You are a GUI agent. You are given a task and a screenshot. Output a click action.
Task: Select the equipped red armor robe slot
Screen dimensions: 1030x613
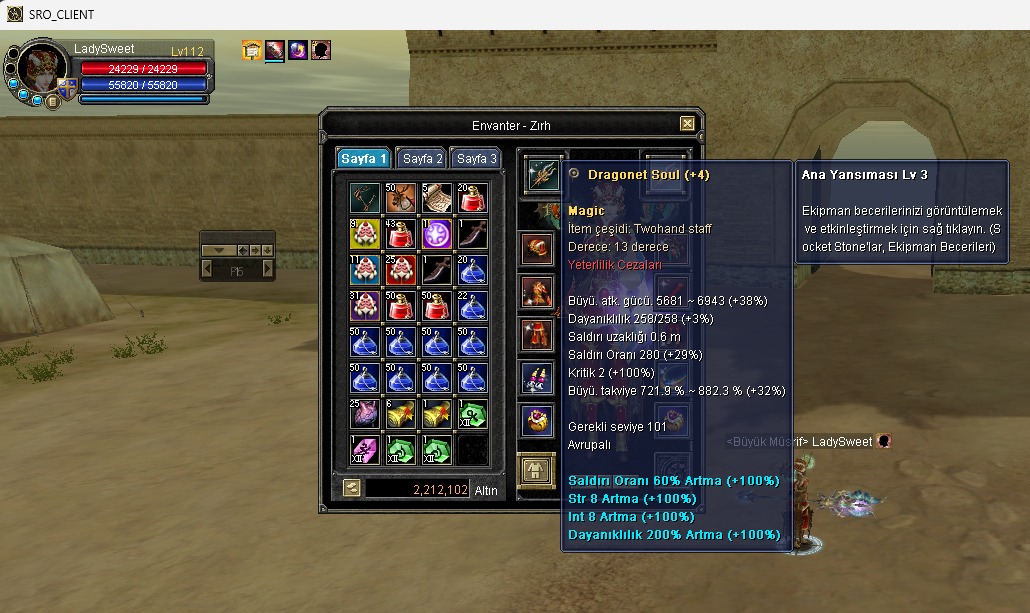[x=537, y=334]
